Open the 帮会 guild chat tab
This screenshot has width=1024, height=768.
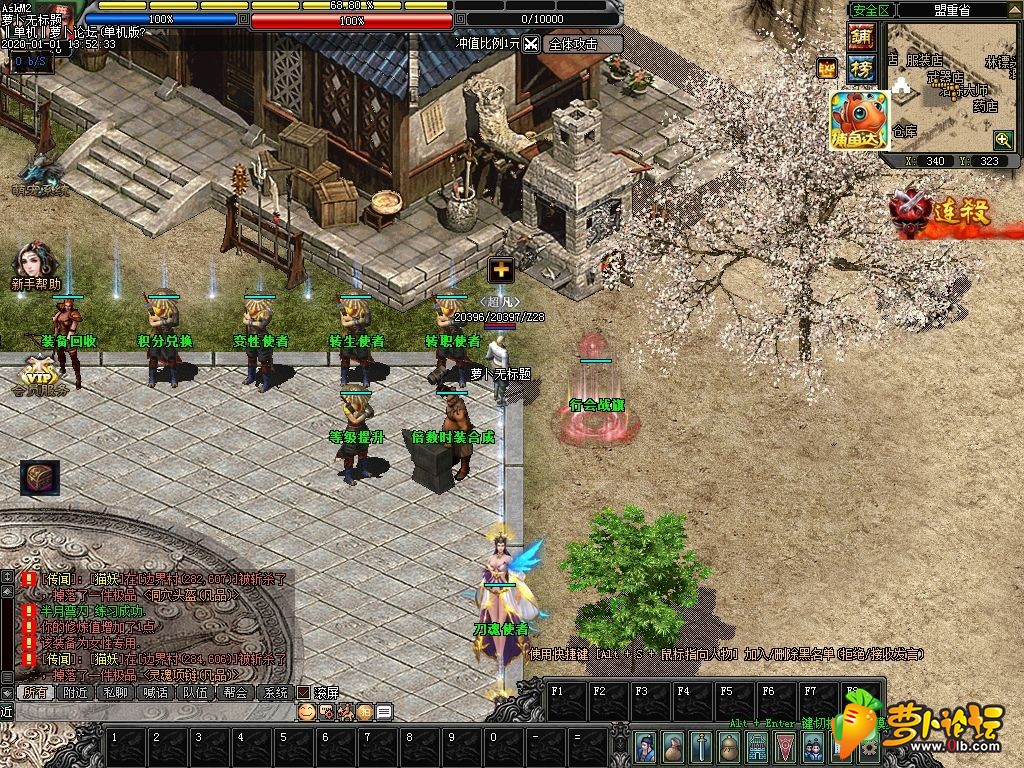[x=235, y=692]
